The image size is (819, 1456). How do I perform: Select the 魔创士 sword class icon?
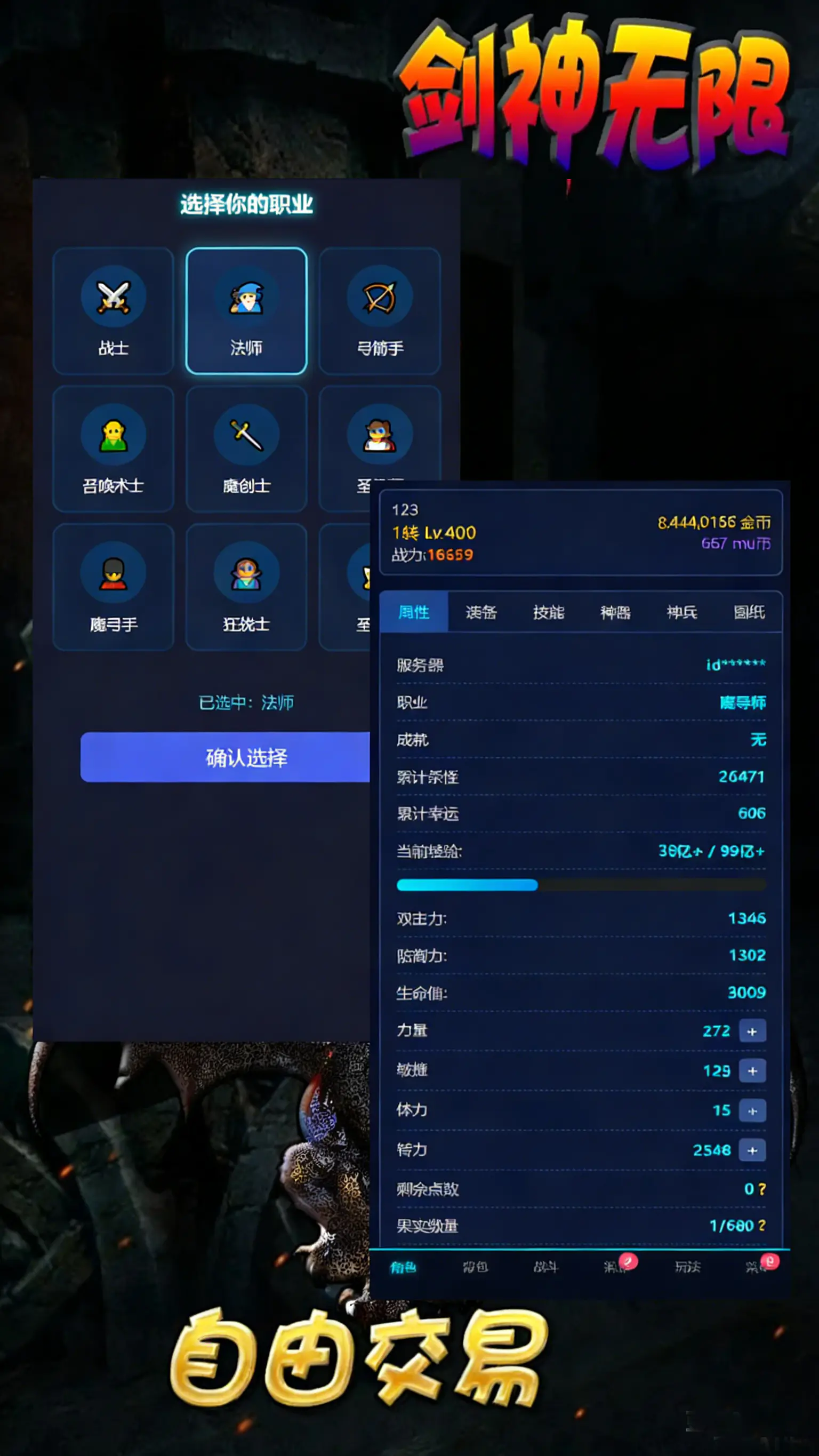tap(246, 435)
